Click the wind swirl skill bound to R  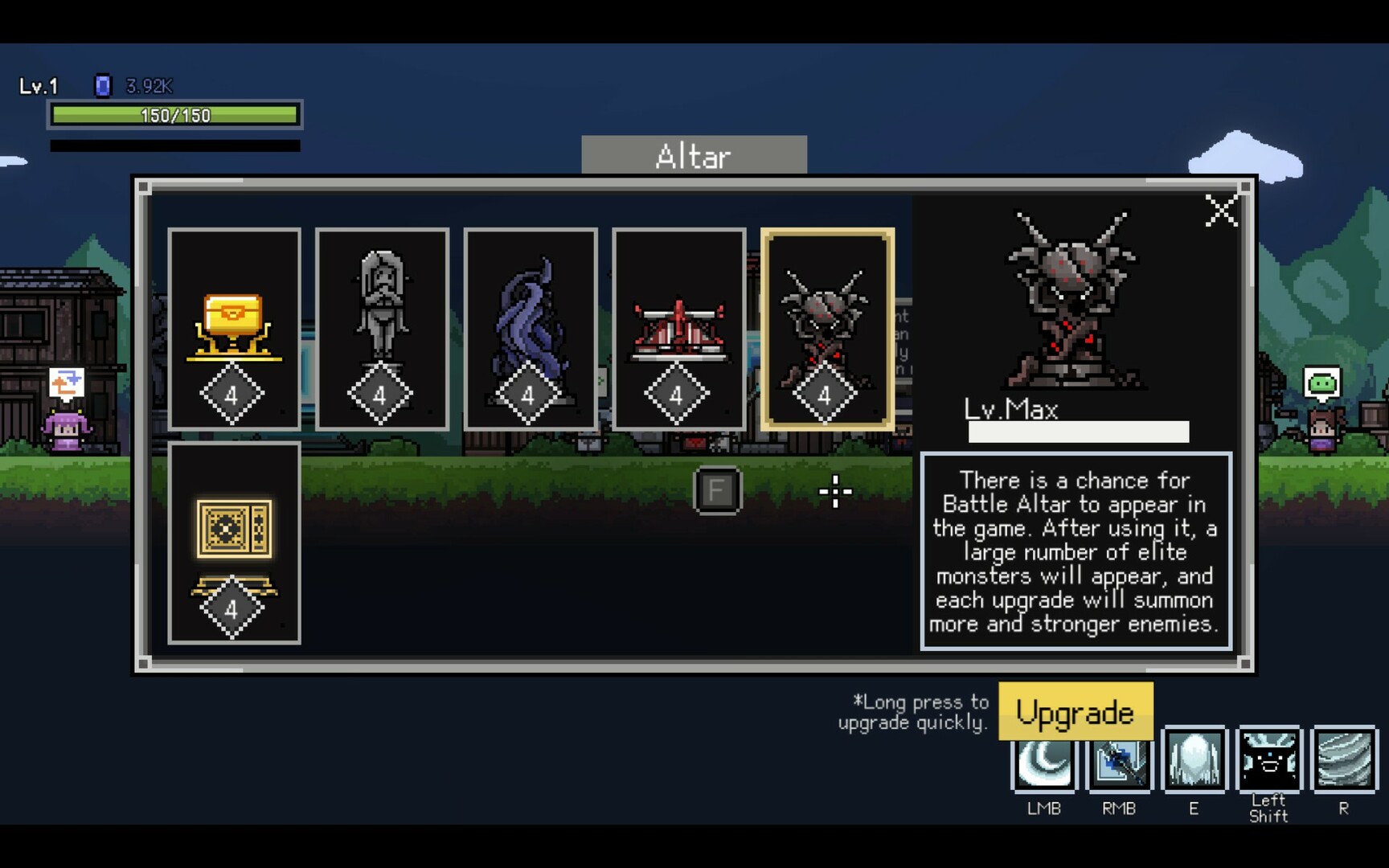pos(1344,759)
